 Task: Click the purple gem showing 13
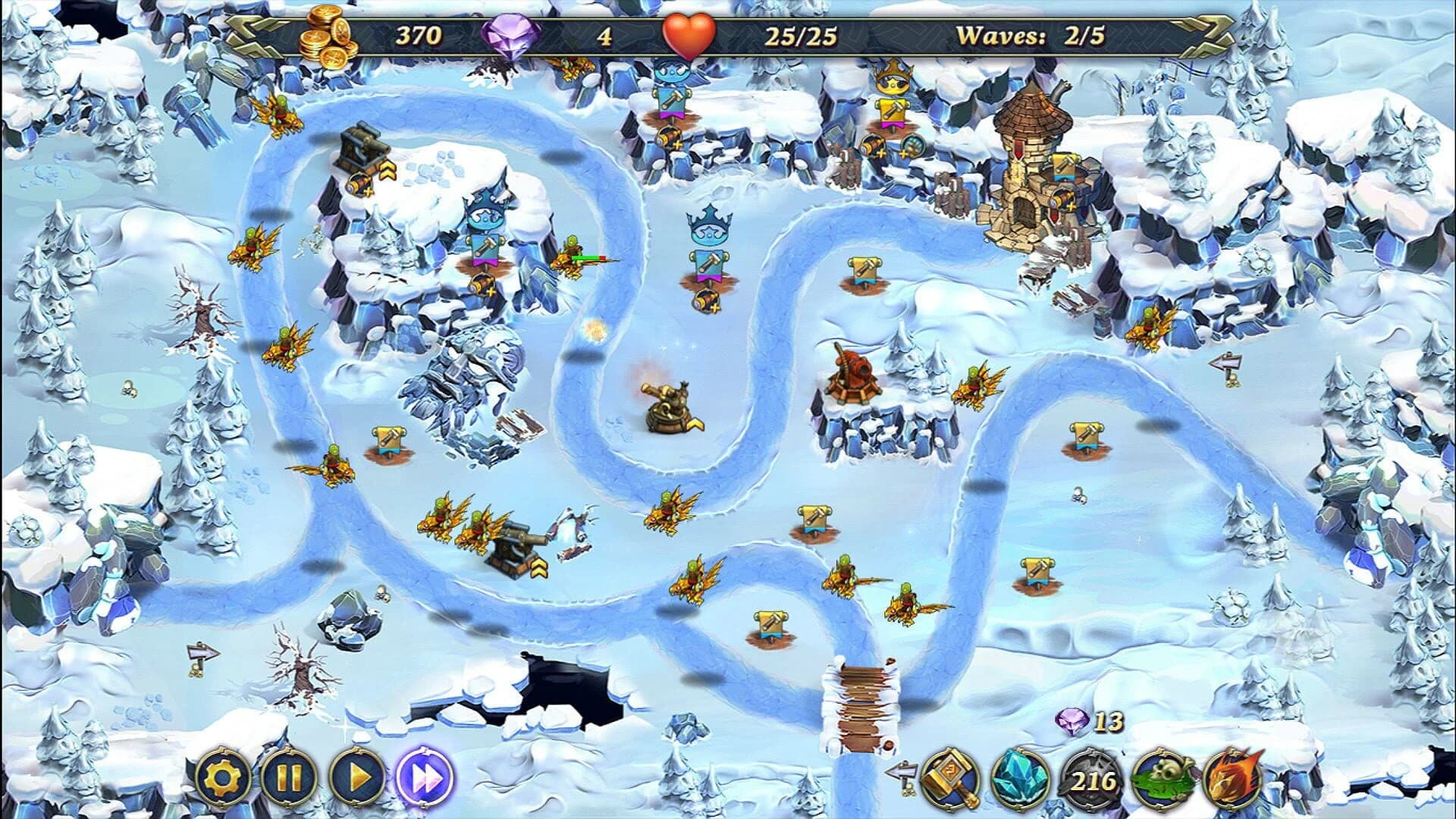pos(1069,723)
